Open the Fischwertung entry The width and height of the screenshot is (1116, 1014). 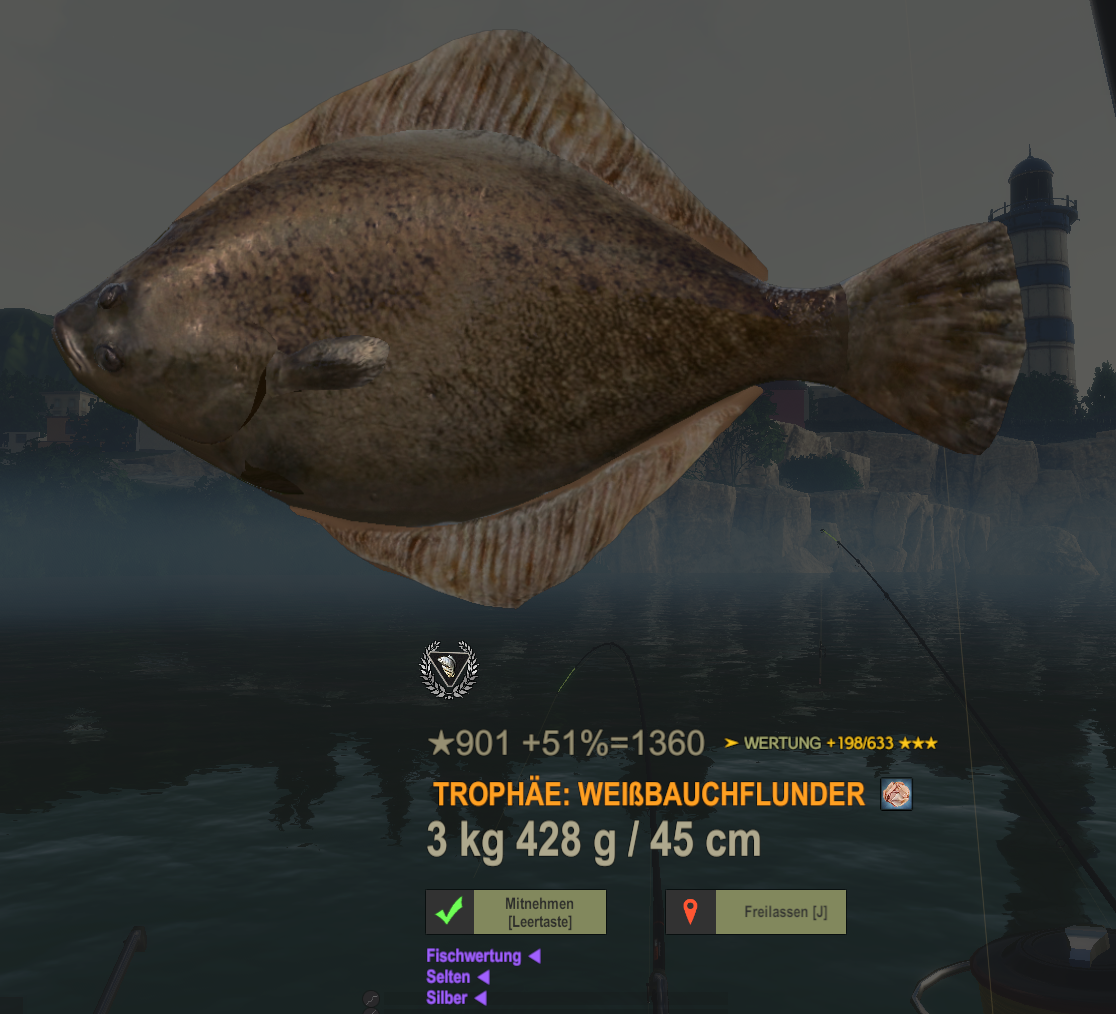tap(474, 956)
